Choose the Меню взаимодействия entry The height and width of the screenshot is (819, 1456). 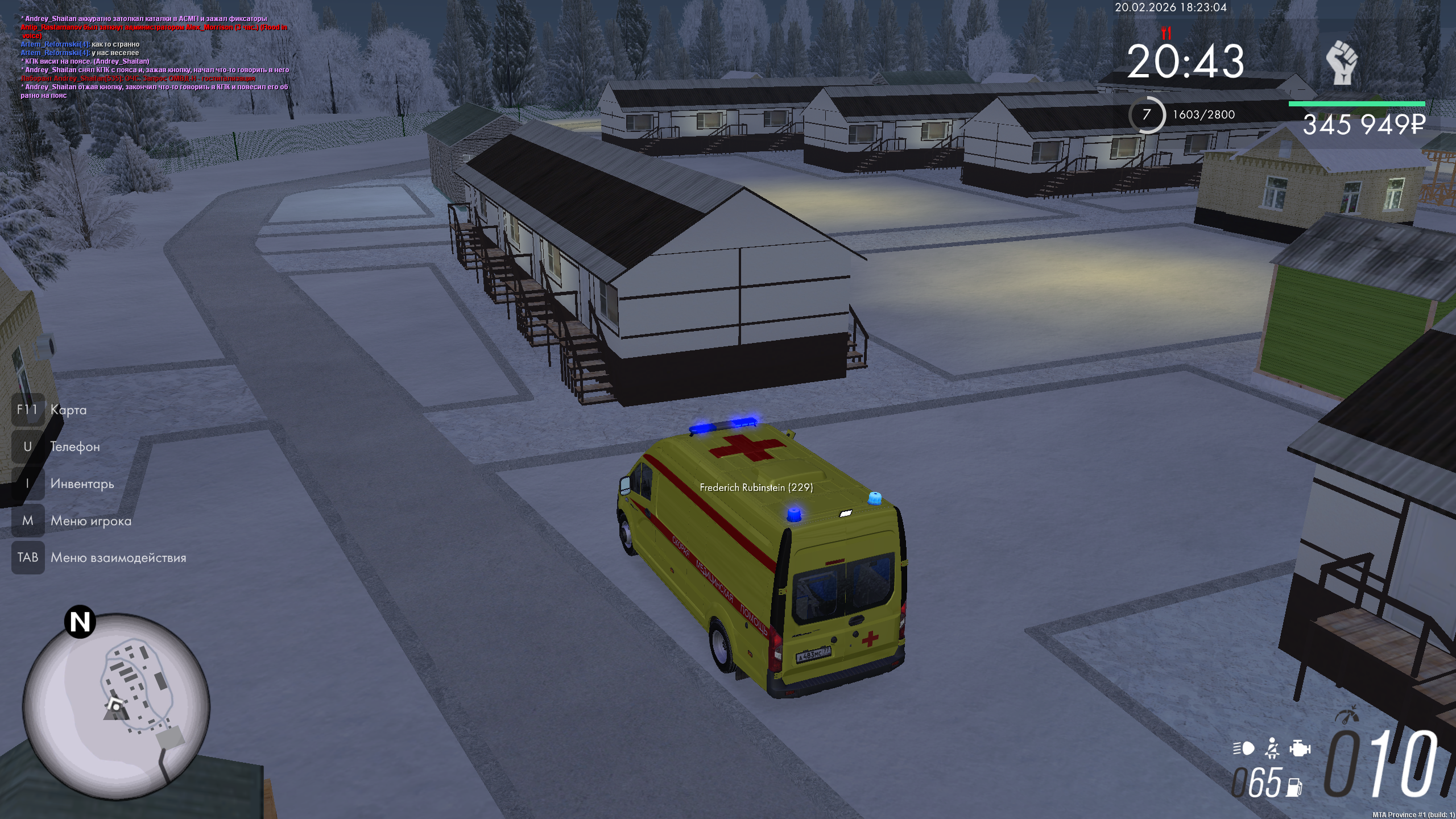(x=118, y=557)
